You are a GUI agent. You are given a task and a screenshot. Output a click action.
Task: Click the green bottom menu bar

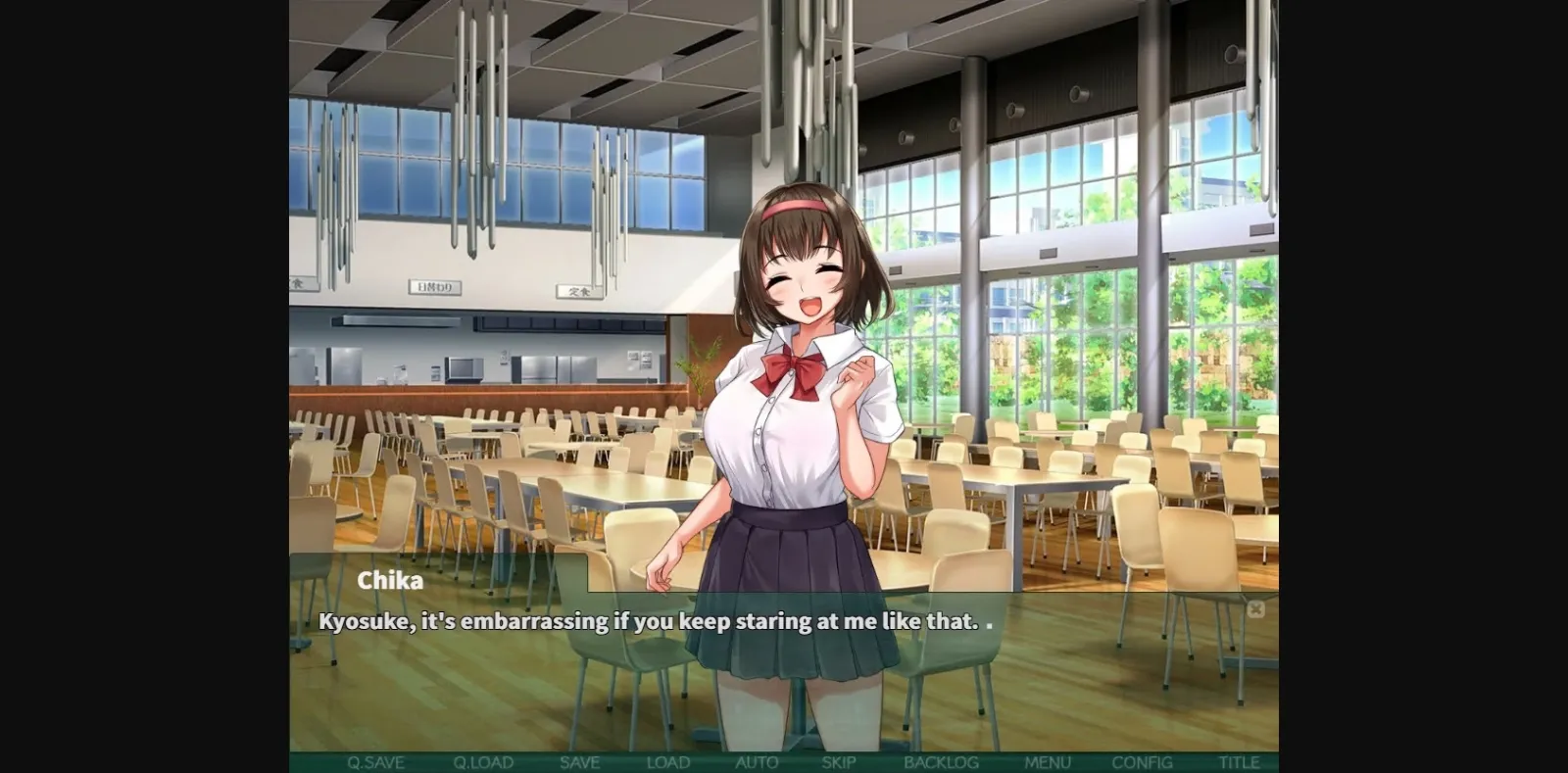coord(784,761)
